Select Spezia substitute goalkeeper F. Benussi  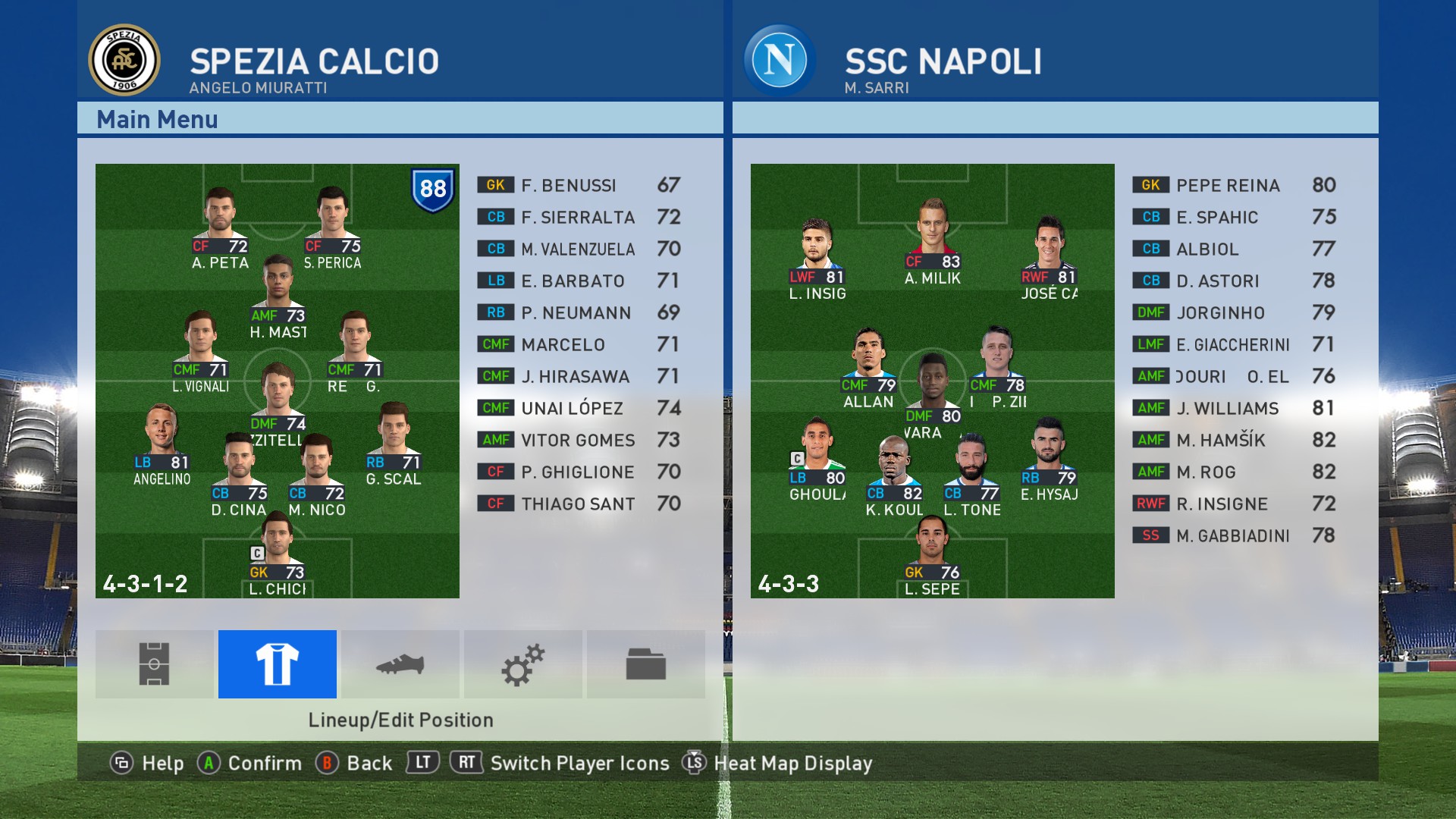point(579,185)
